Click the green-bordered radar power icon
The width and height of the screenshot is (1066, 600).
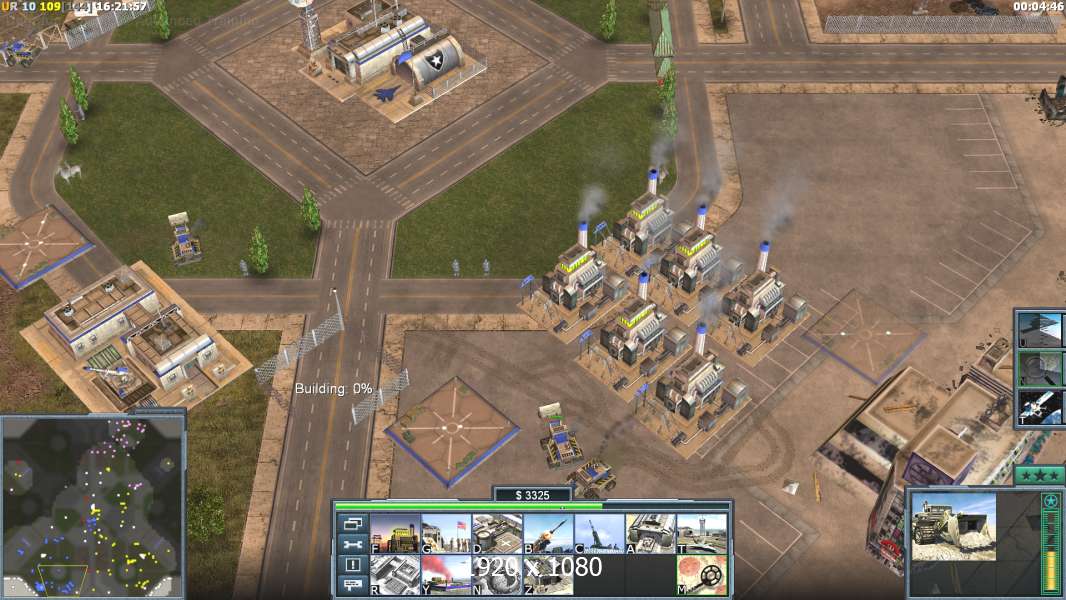(x=1041, y=369)
